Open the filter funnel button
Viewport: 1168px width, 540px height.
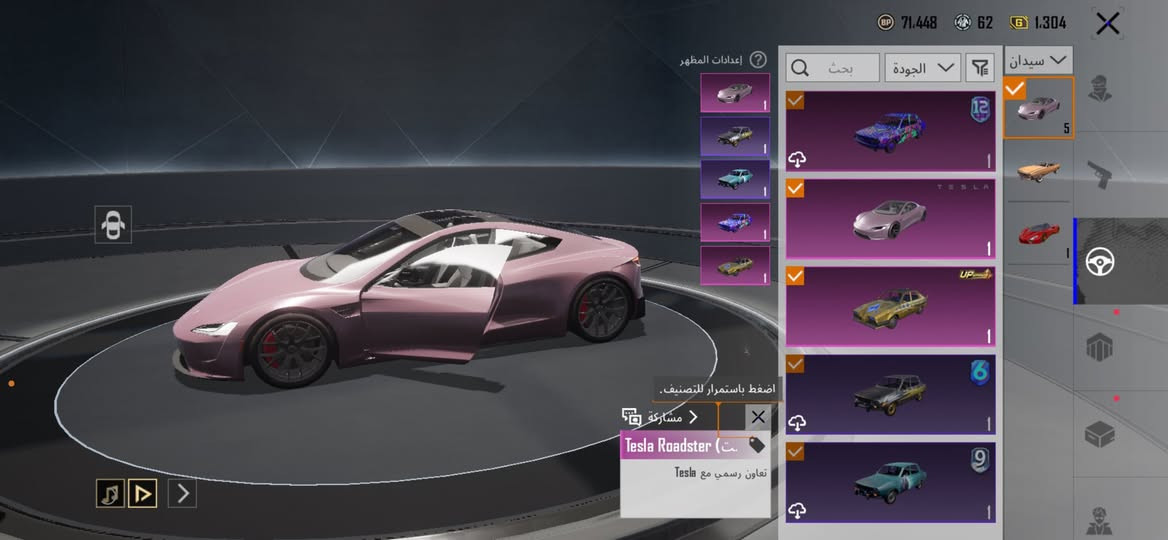(980, 68)
